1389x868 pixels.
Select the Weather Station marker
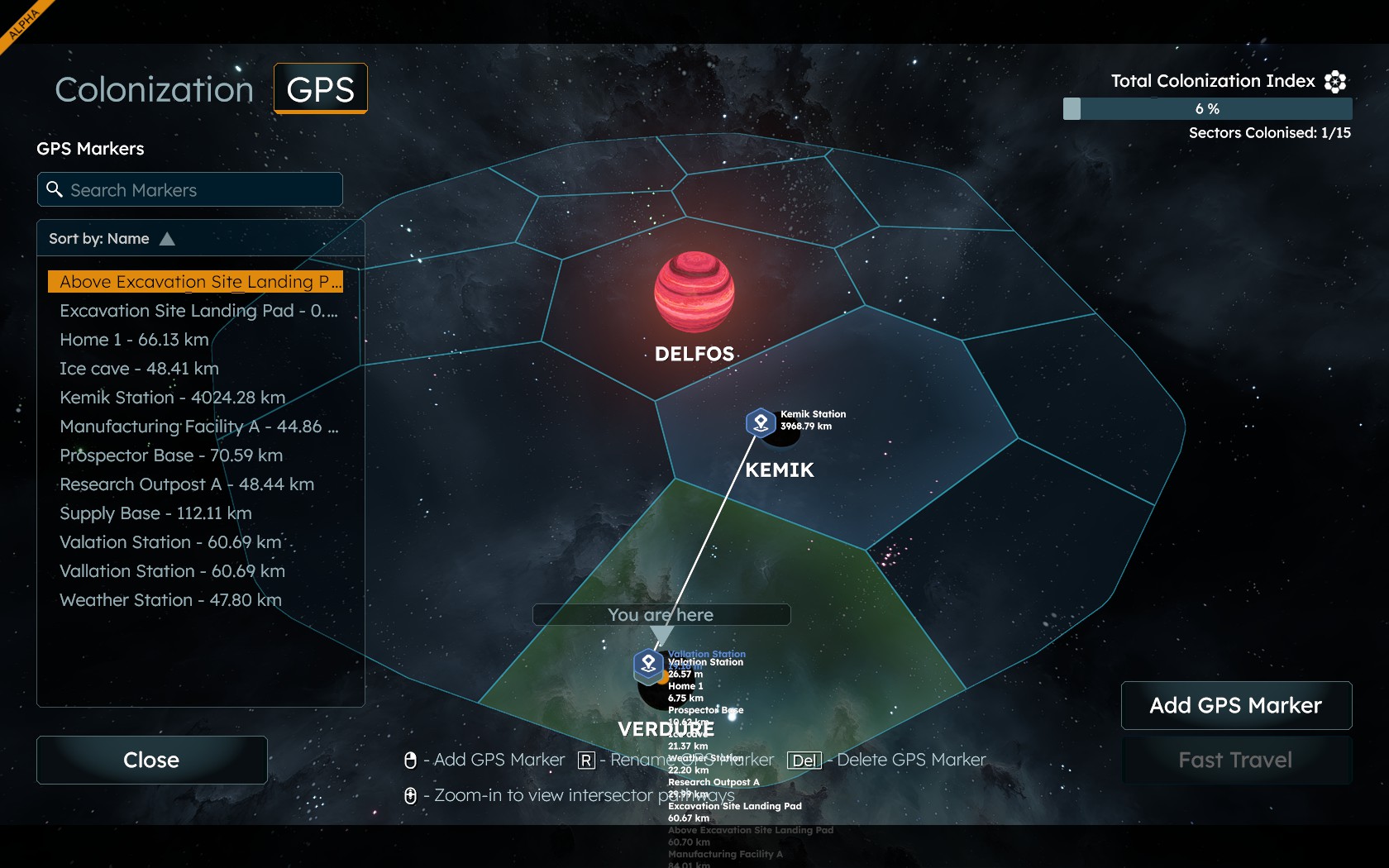click(x=170, y=600)
